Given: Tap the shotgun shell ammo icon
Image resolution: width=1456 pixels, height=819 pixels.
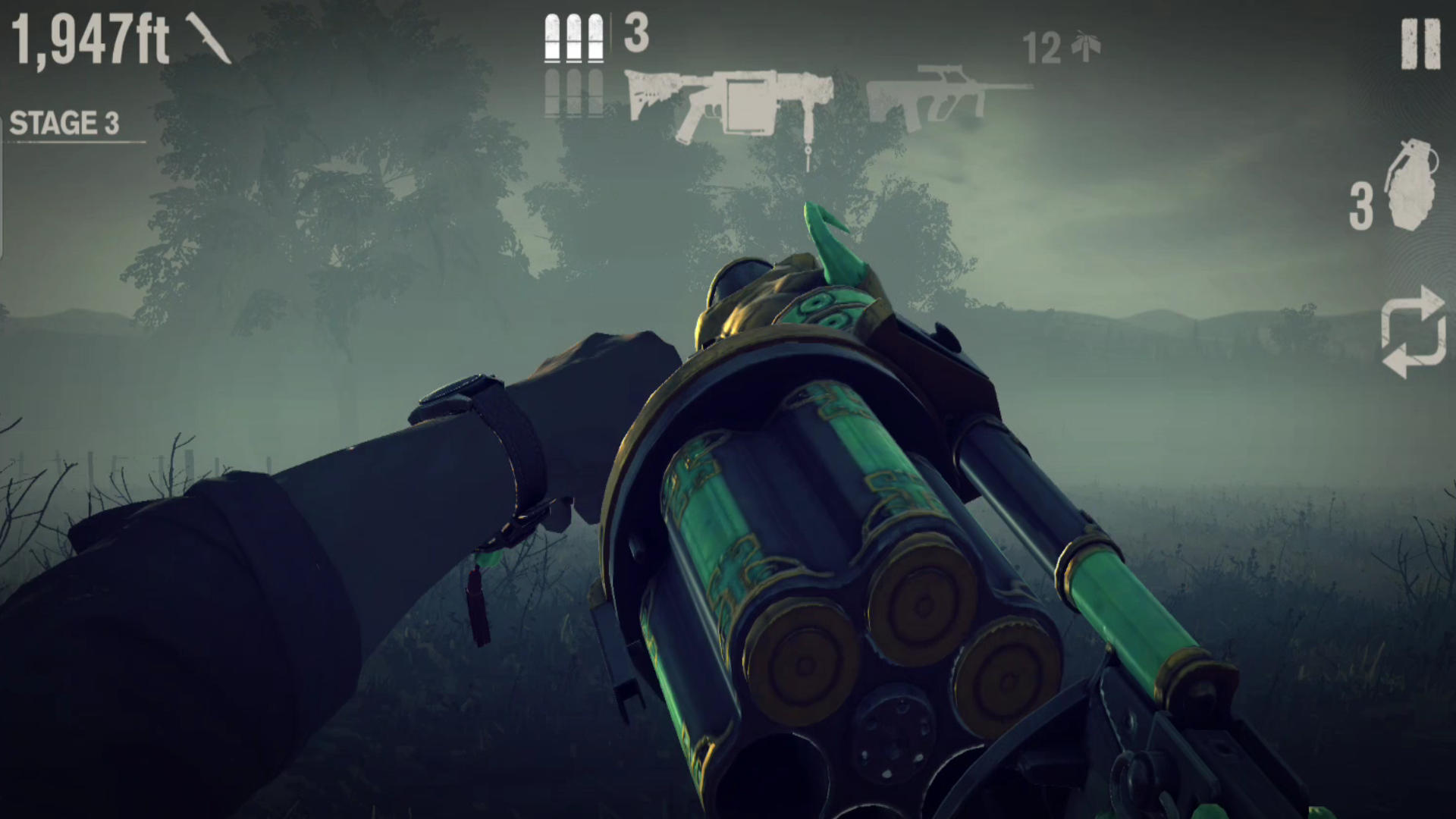Looking at the screenshot, I should pyautogui.click(x=573, y=38).
